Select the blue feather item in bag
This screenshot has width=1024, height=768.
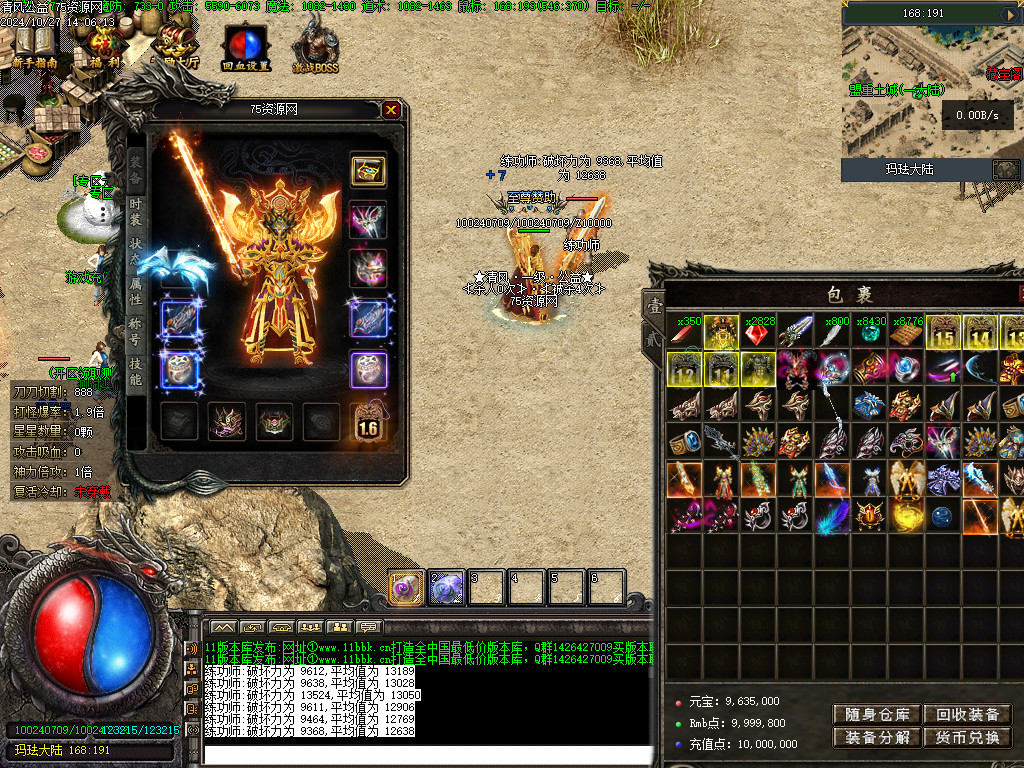point(831,517)
